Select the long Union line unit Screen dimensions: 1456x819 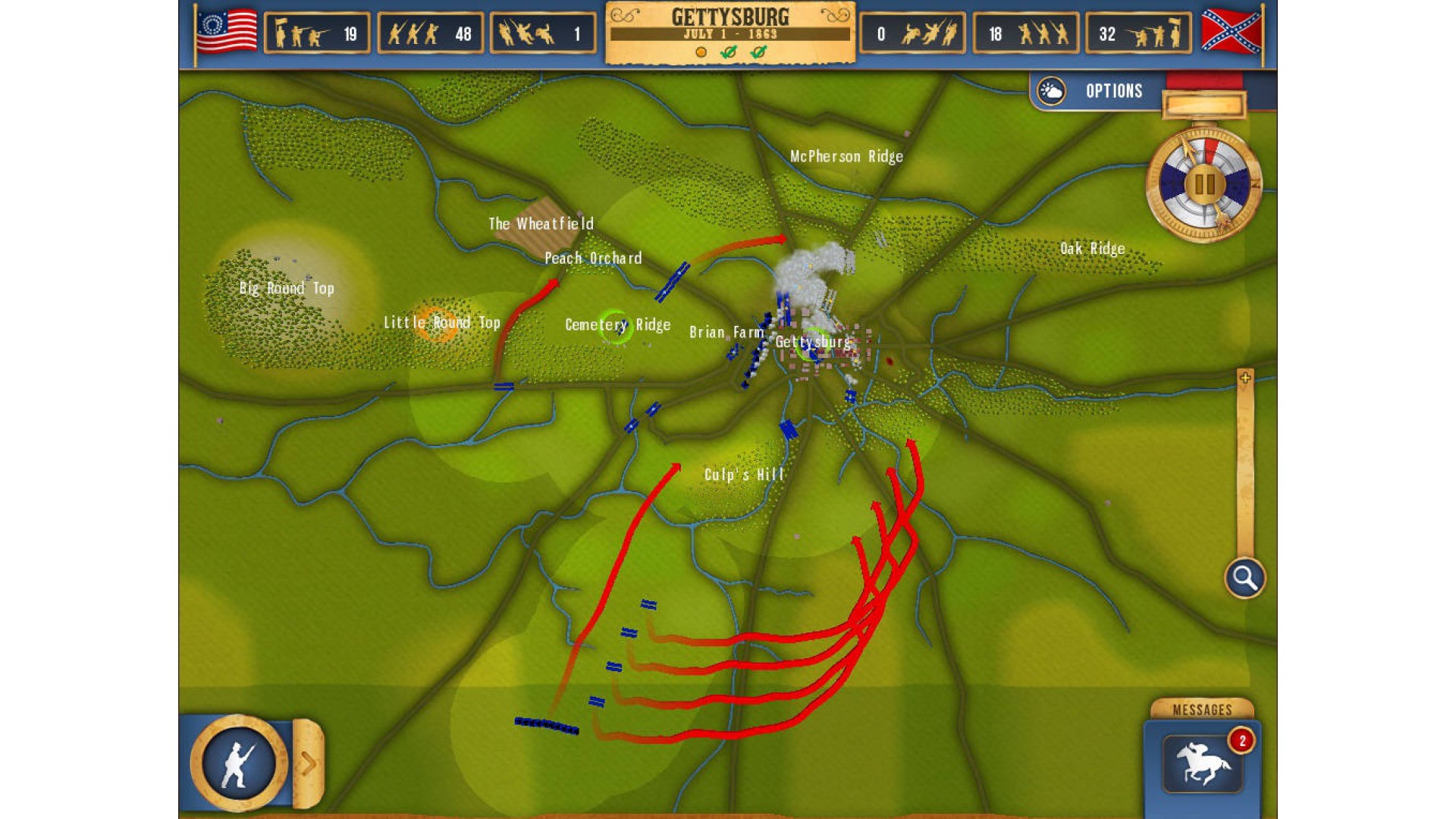pyautogui.click(x=547, y=726)
